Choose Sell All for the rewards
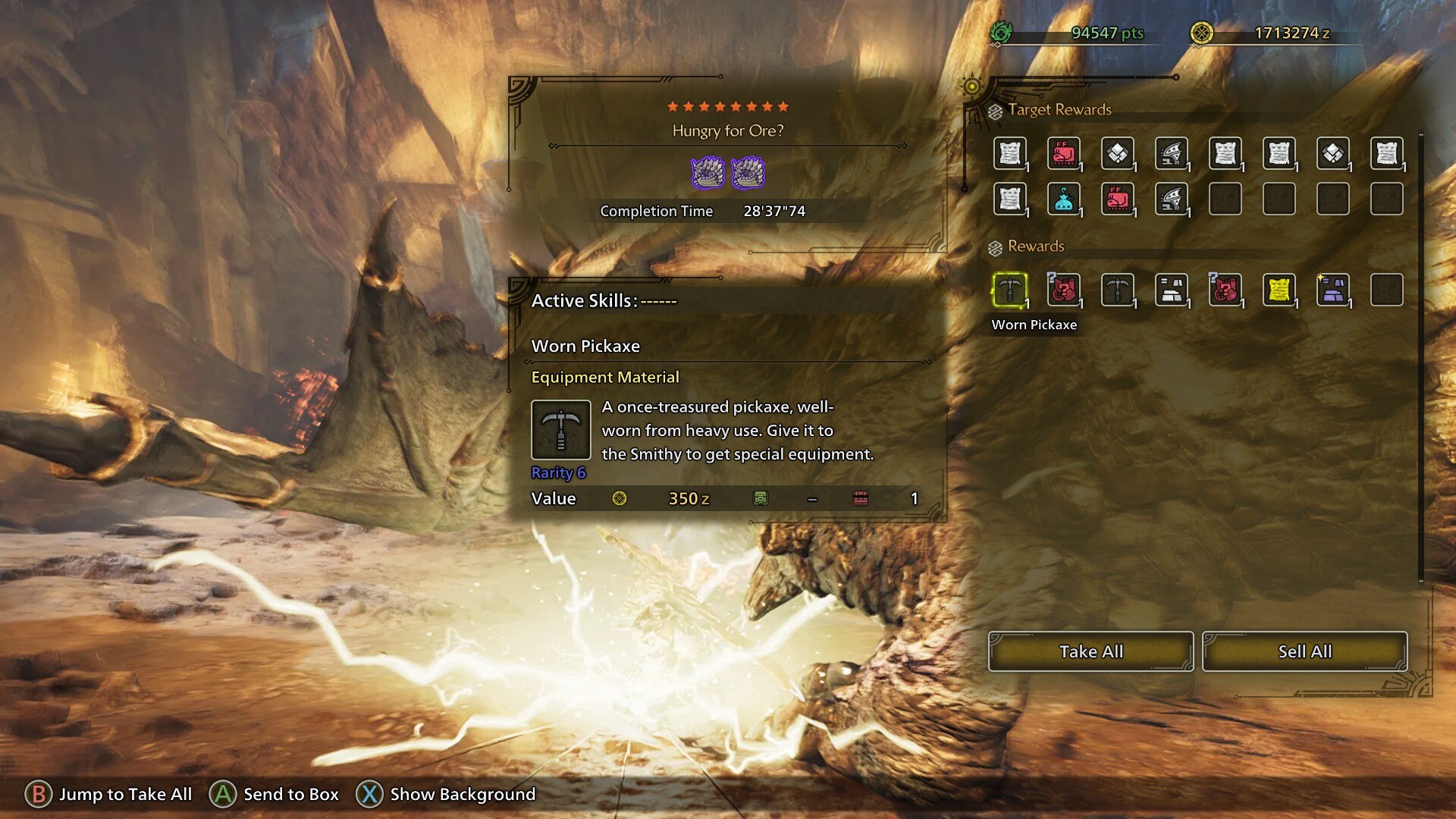The width and height of the screenshot is (1456, 819). [x=1304, y=651]
